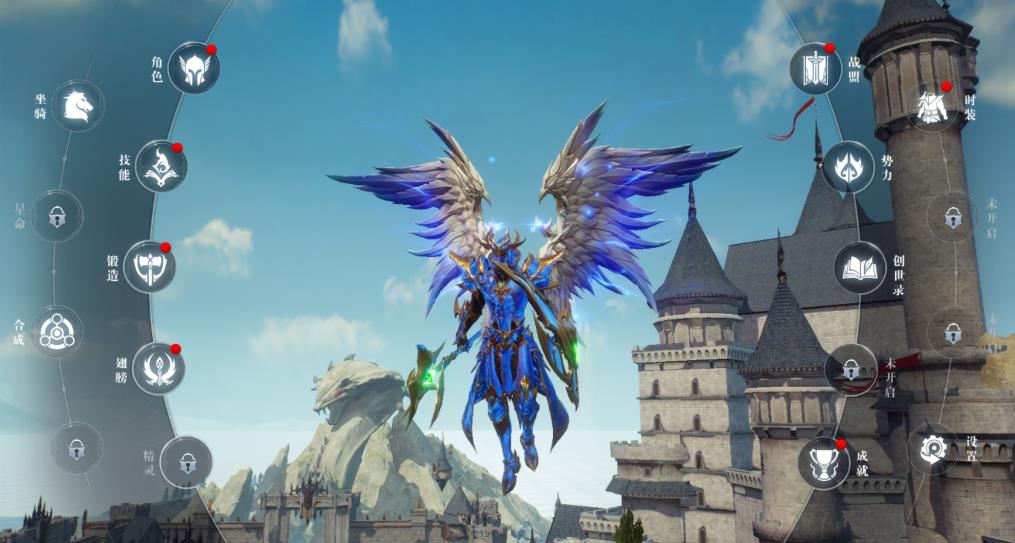
Task: Click the locked 星命 icon
Action: coord(56,214)
